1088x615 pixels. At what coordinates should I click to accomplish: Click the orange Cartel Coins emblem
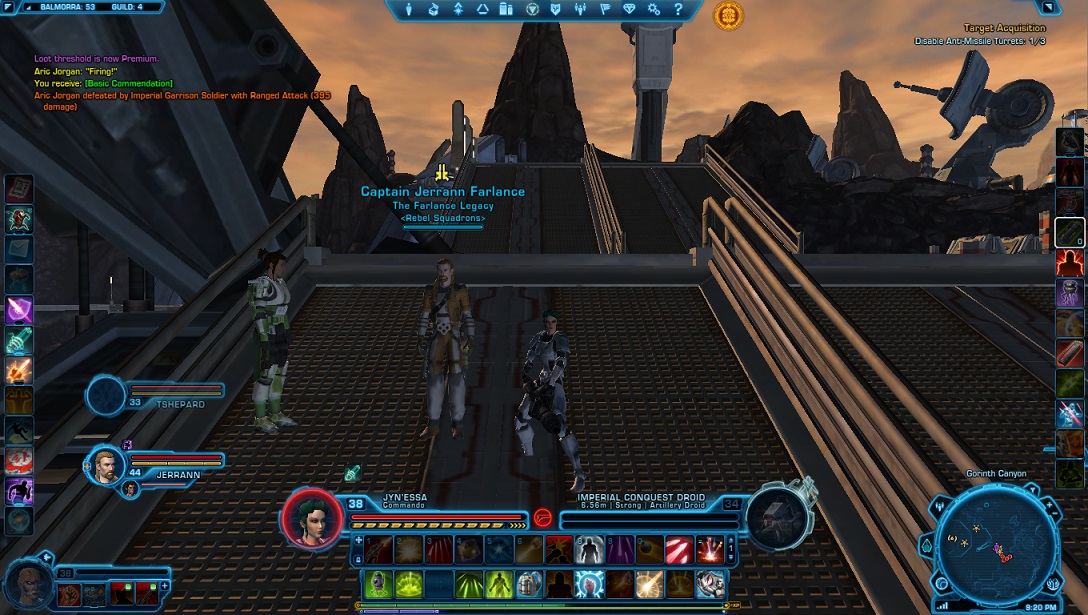point(728,15)
